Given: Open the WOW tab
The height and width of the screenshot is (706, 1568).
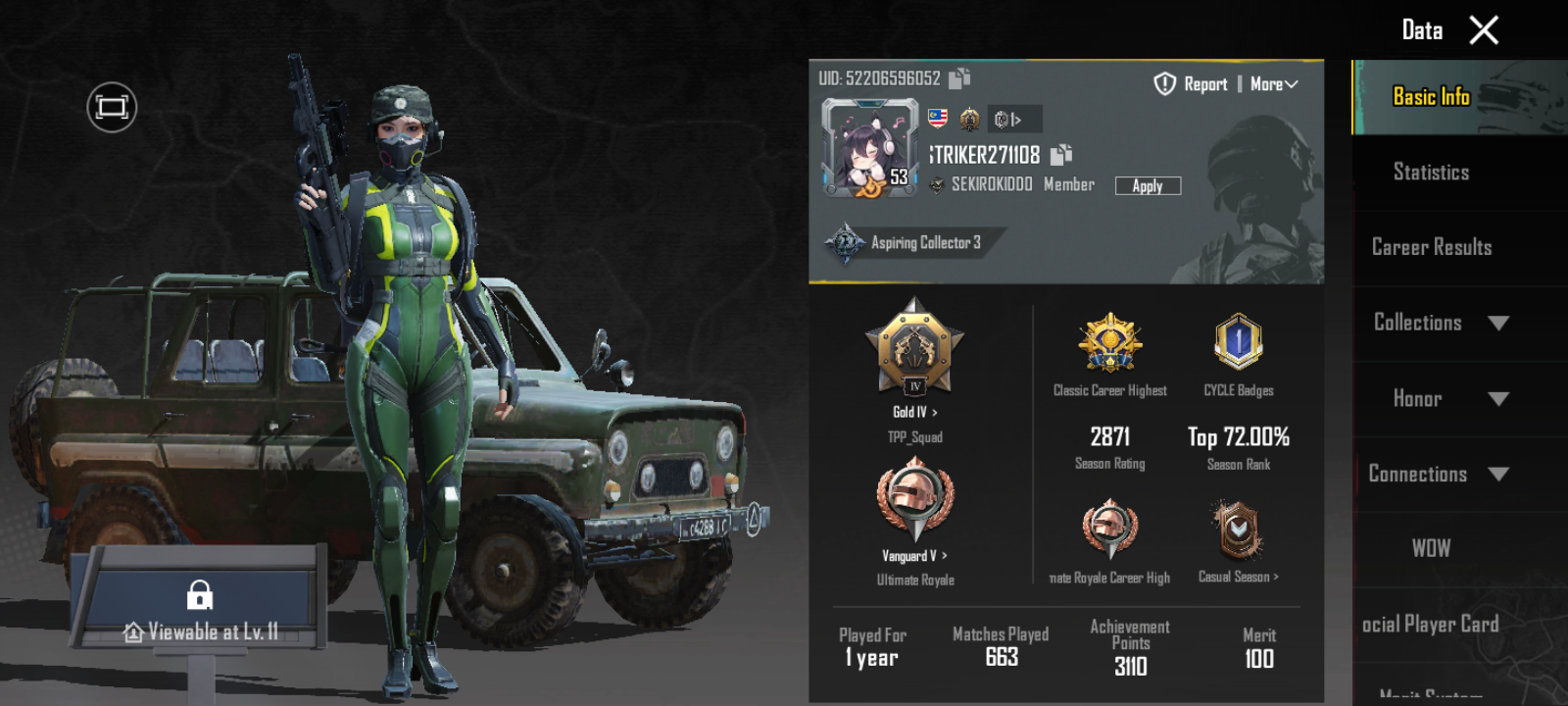Looking at the screenshot, I should pyautogui.click(x=1431, y=549).
